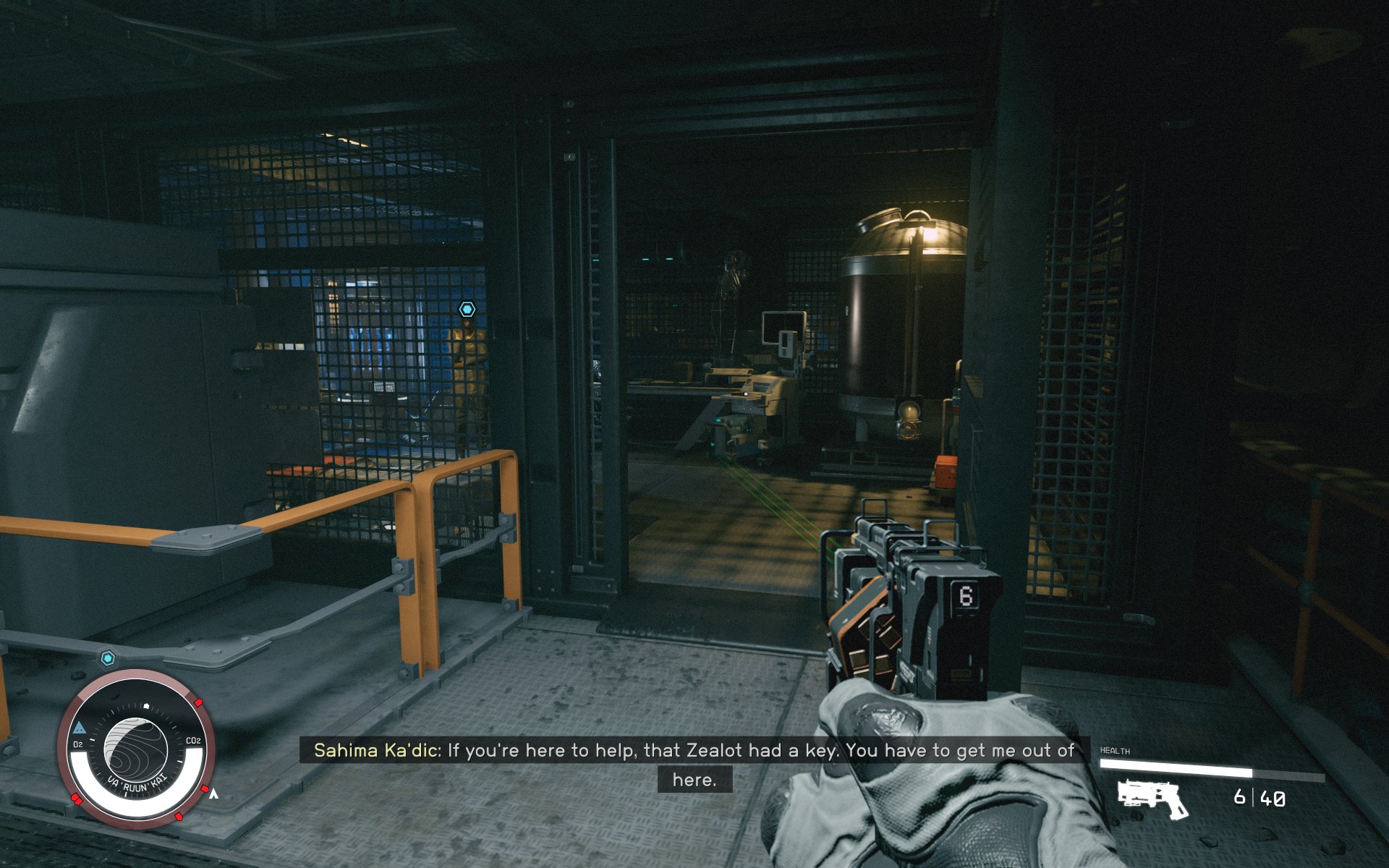Open the digital ammo display showing 6 on the weapon

pos(967,596)
